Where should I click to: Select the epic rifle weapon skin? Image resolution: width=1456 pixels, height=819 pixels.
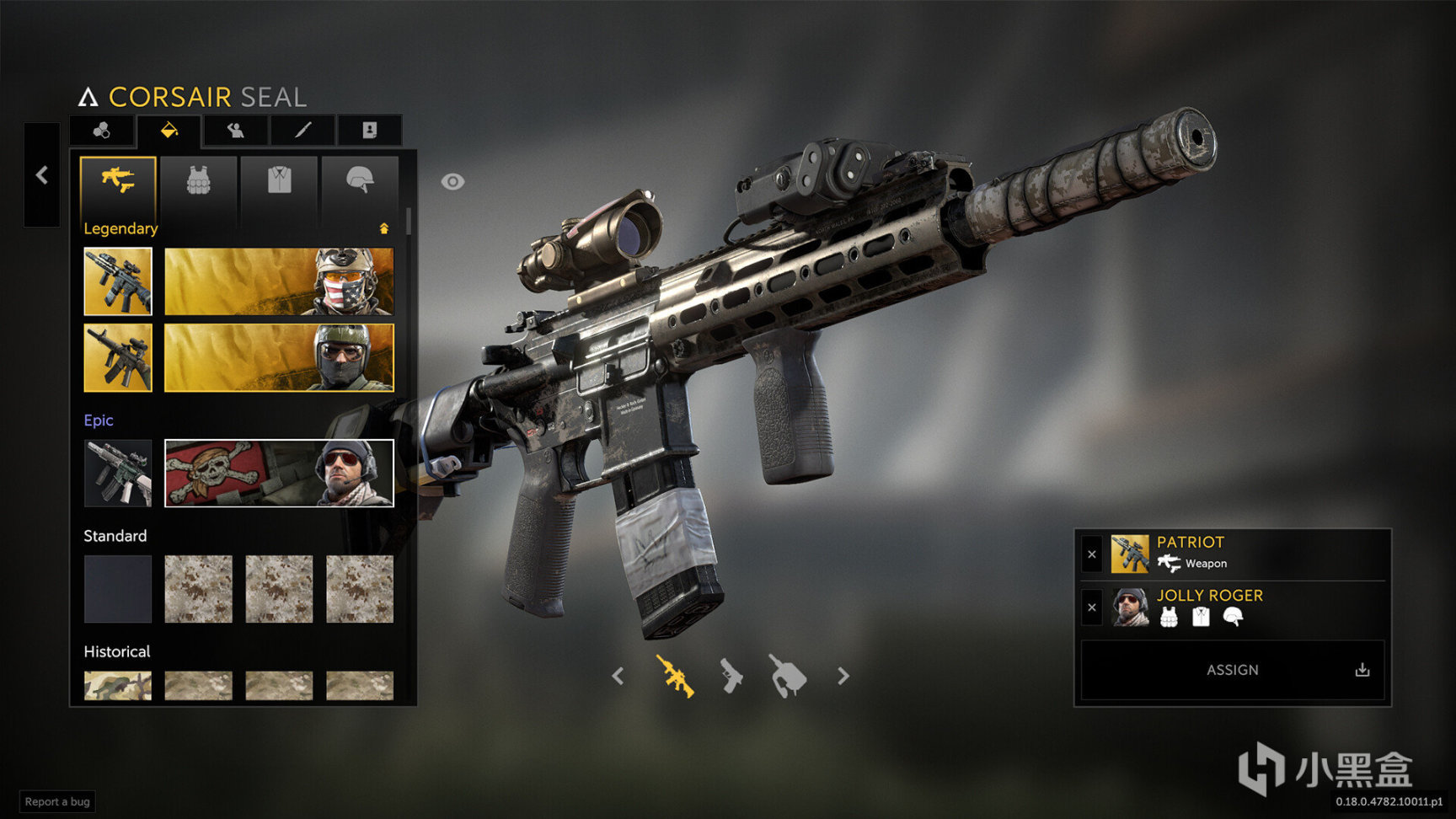pos(118,474)
